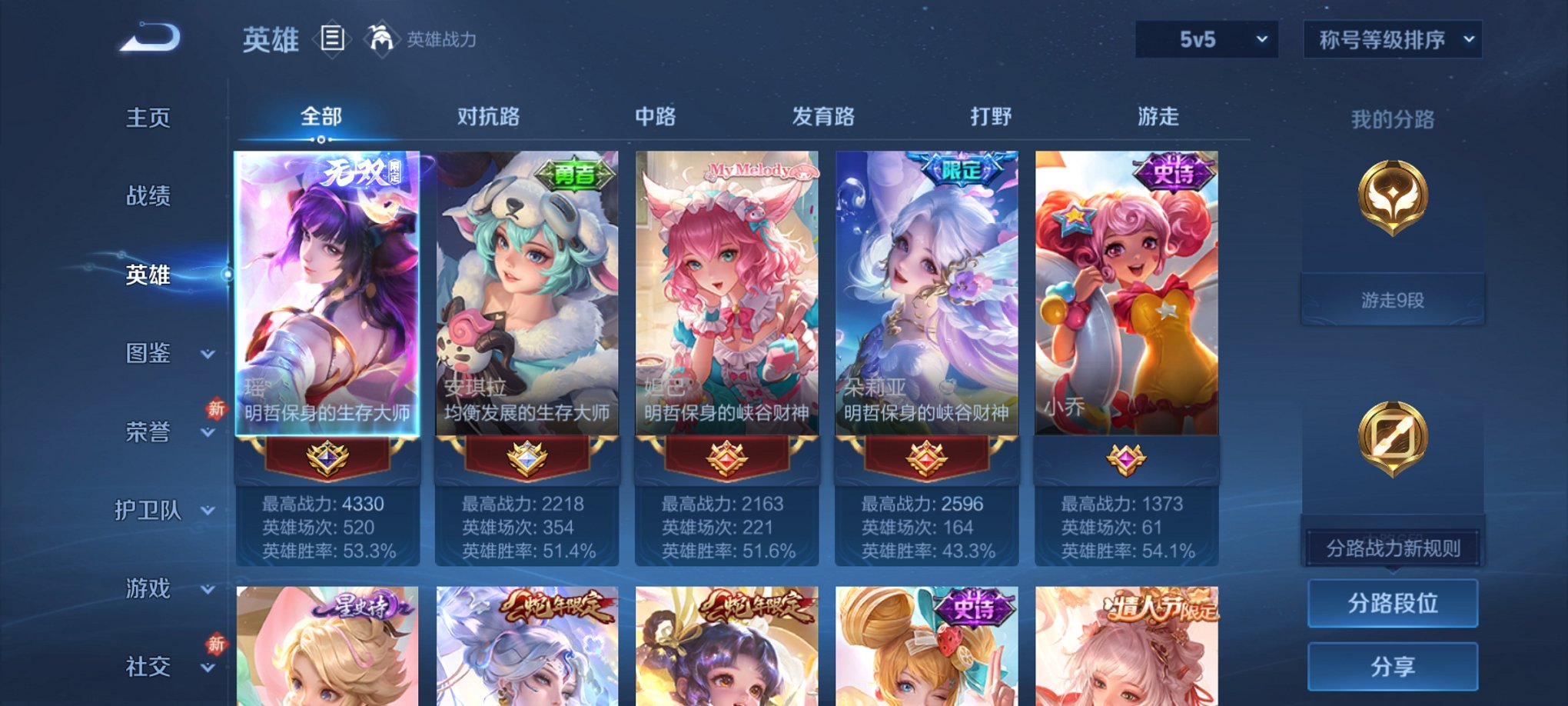
Task: Open the 5v5 game mode dropdown
Action: tap(1205, 37)
